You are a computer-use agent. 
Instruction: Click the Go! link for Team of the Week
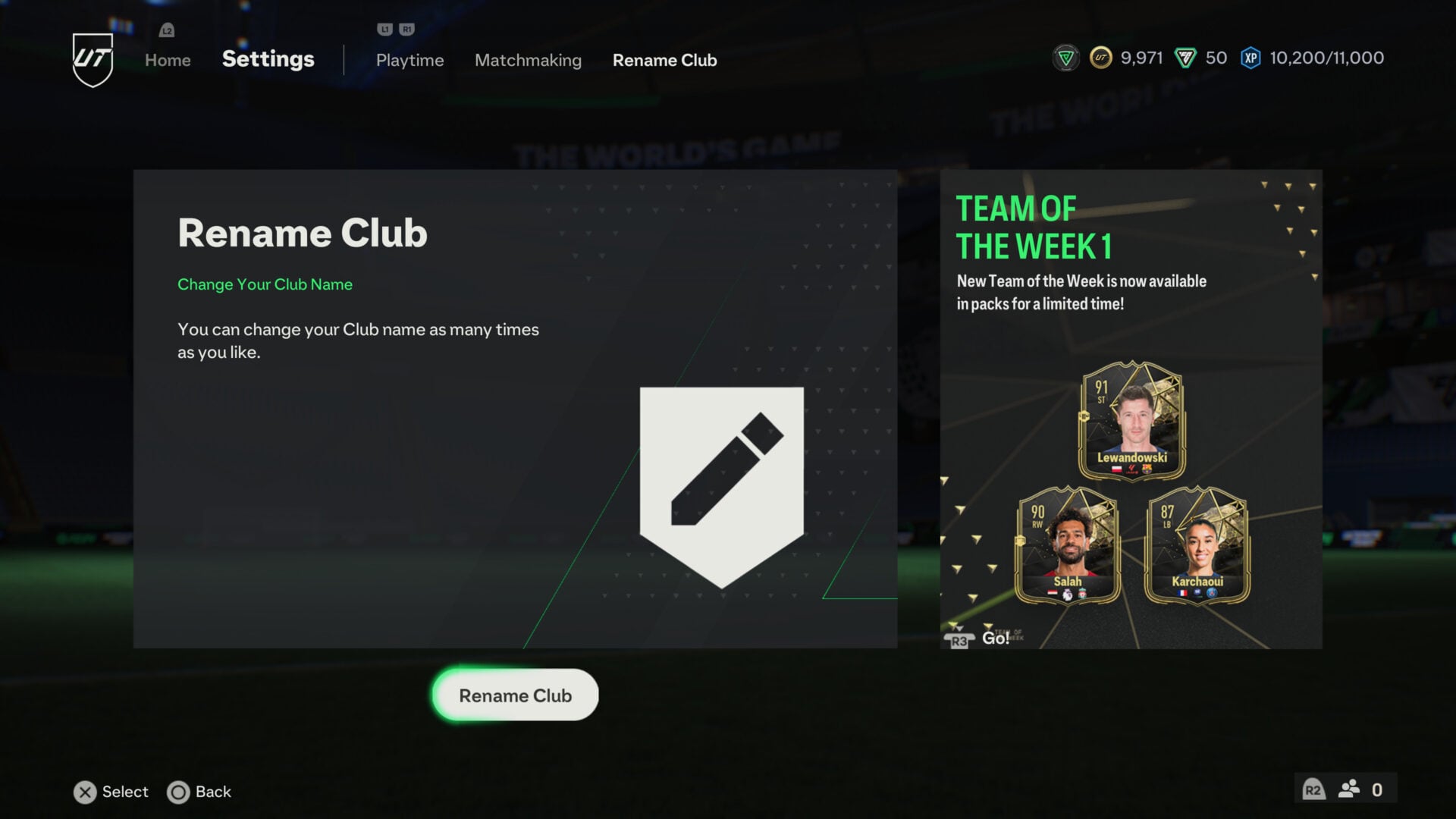[x=996, y=639]
